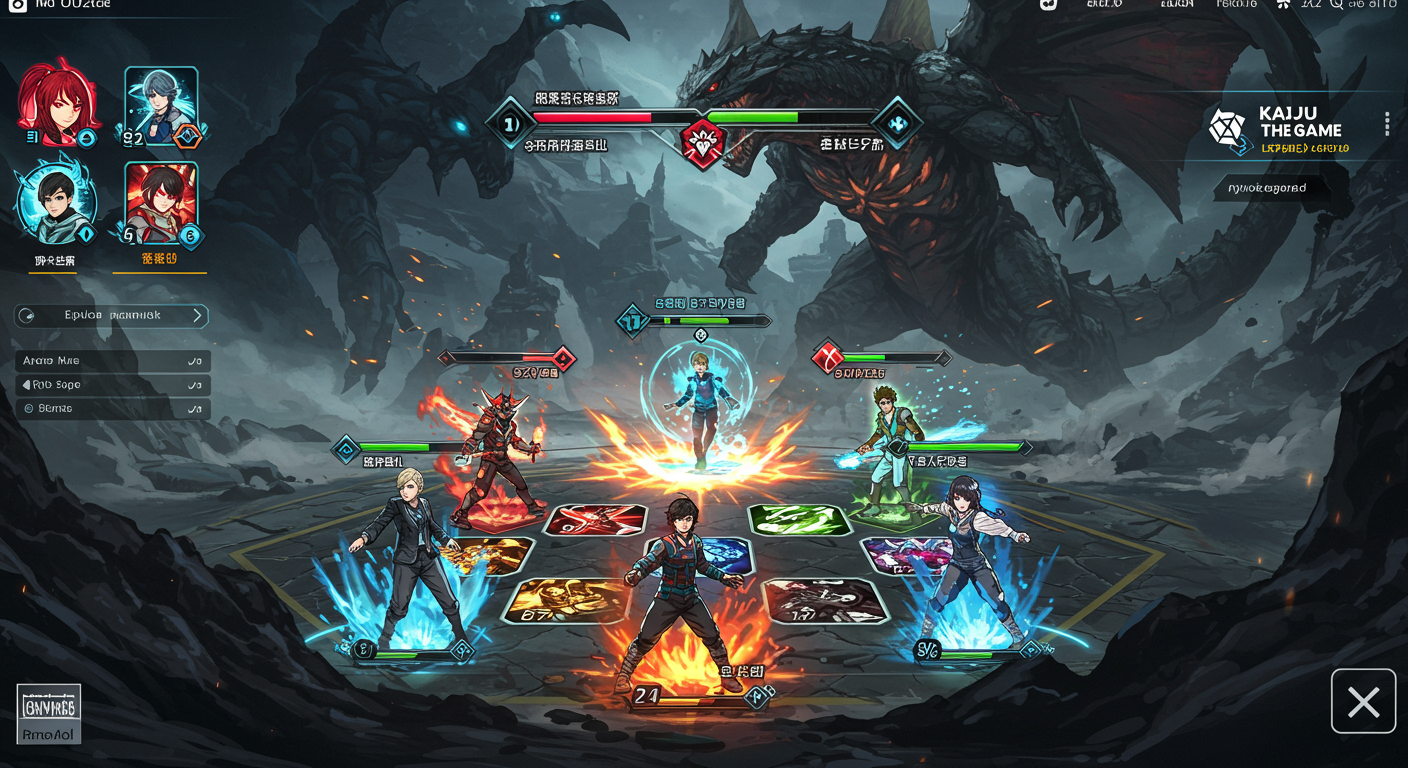
Task: Click the camera icon in the top-left corner
Action: (x=17, y=5)
